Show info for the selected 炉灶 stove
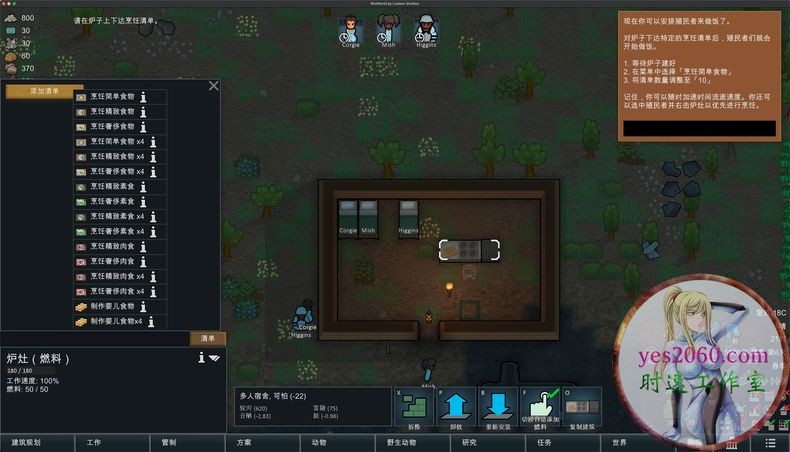Viewport: 790px width, 452px height. pos(199,357)
